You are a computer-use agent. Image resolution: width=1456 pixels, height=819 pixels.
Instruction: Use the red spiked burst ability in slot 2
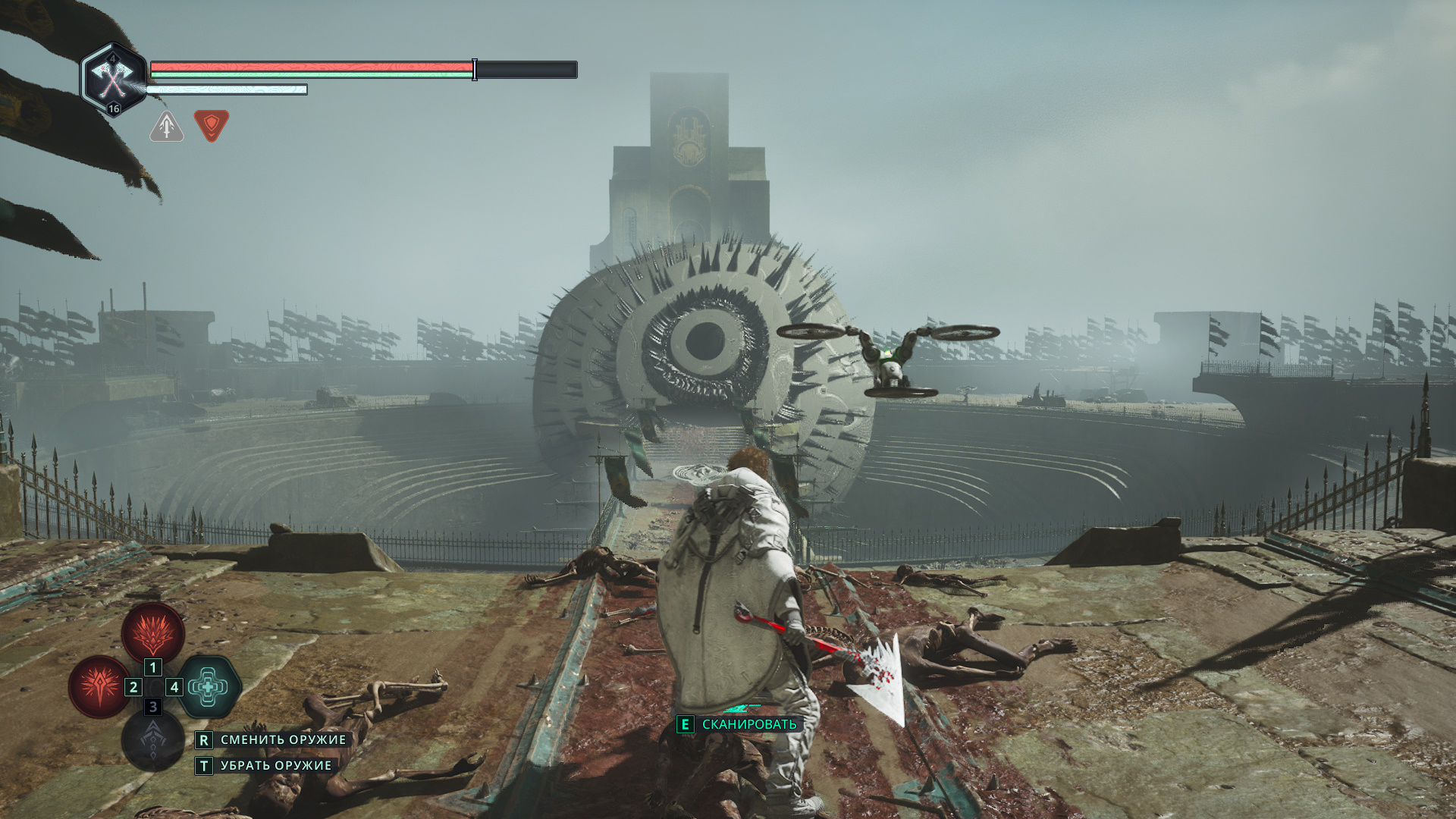[x=99, y=686]
